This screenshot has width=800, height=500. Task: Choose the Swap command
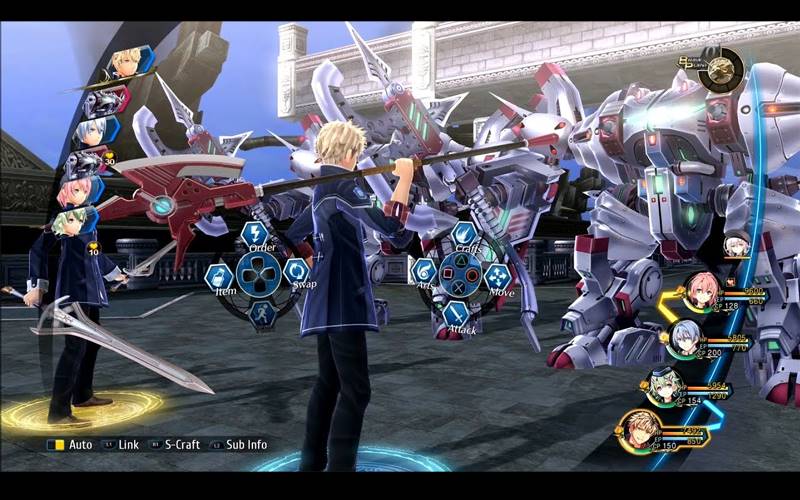pos(296,272)
